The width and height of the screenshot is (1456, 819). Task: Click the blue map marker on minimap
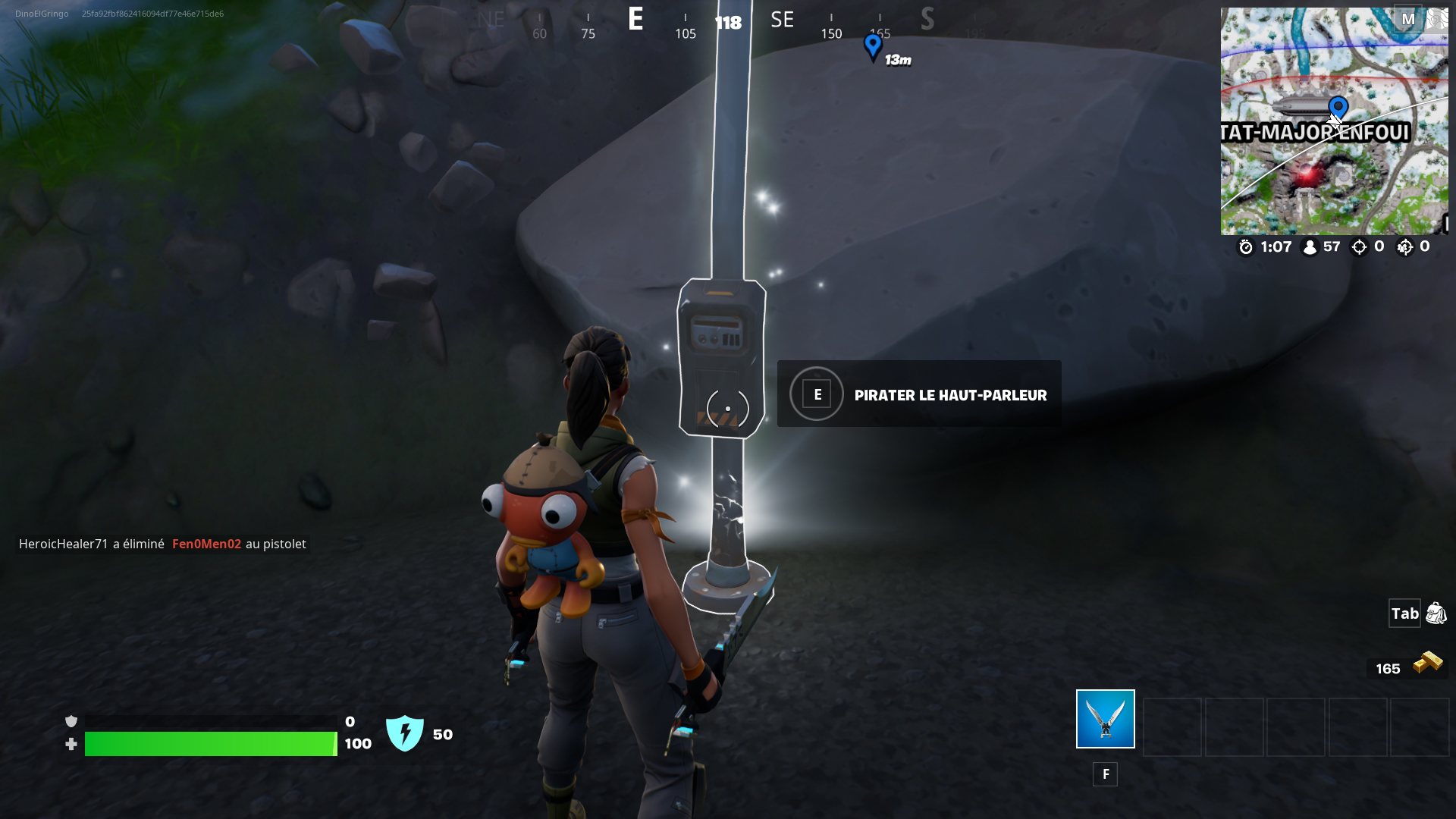1338,108
